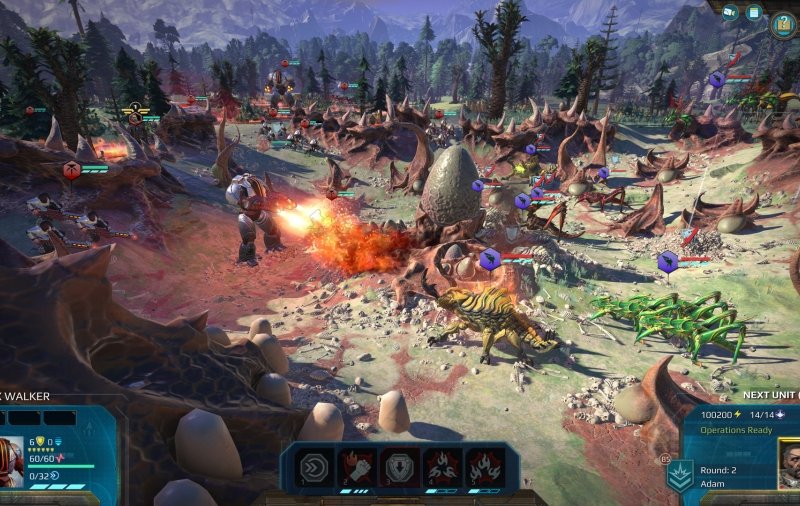
Task: Select the commander portrait next to Adam
Action: pos(789,465)
